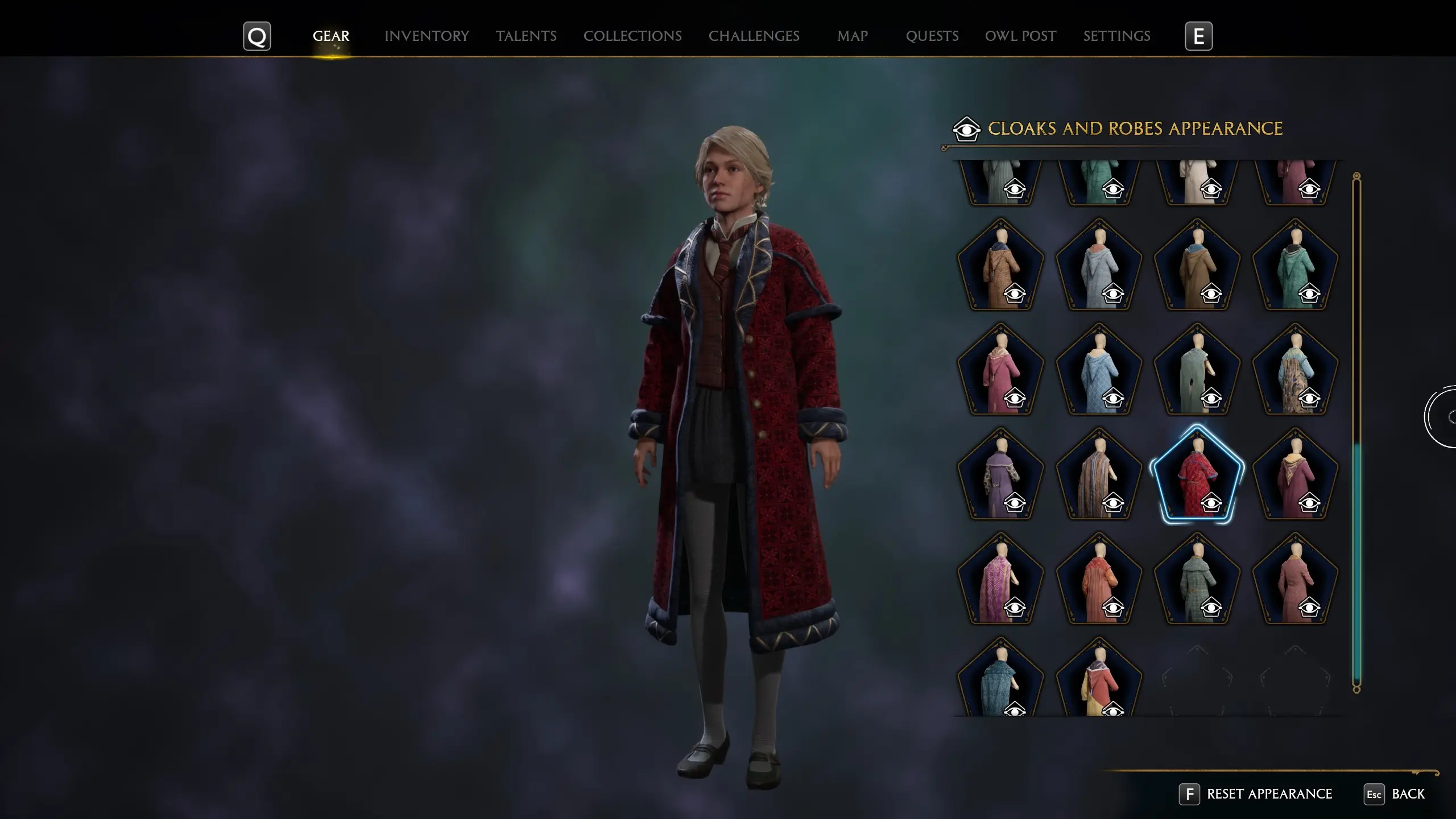Open the Settings tab
Viewport: 1456px width, 819px height.
(1116, 36)
